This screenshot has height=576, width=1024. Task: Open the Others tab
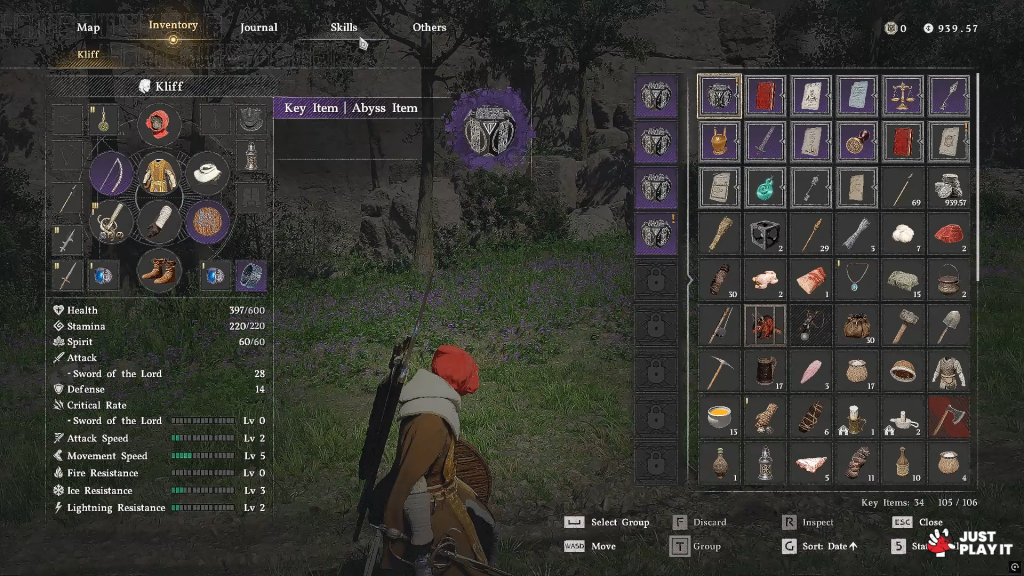429,27
